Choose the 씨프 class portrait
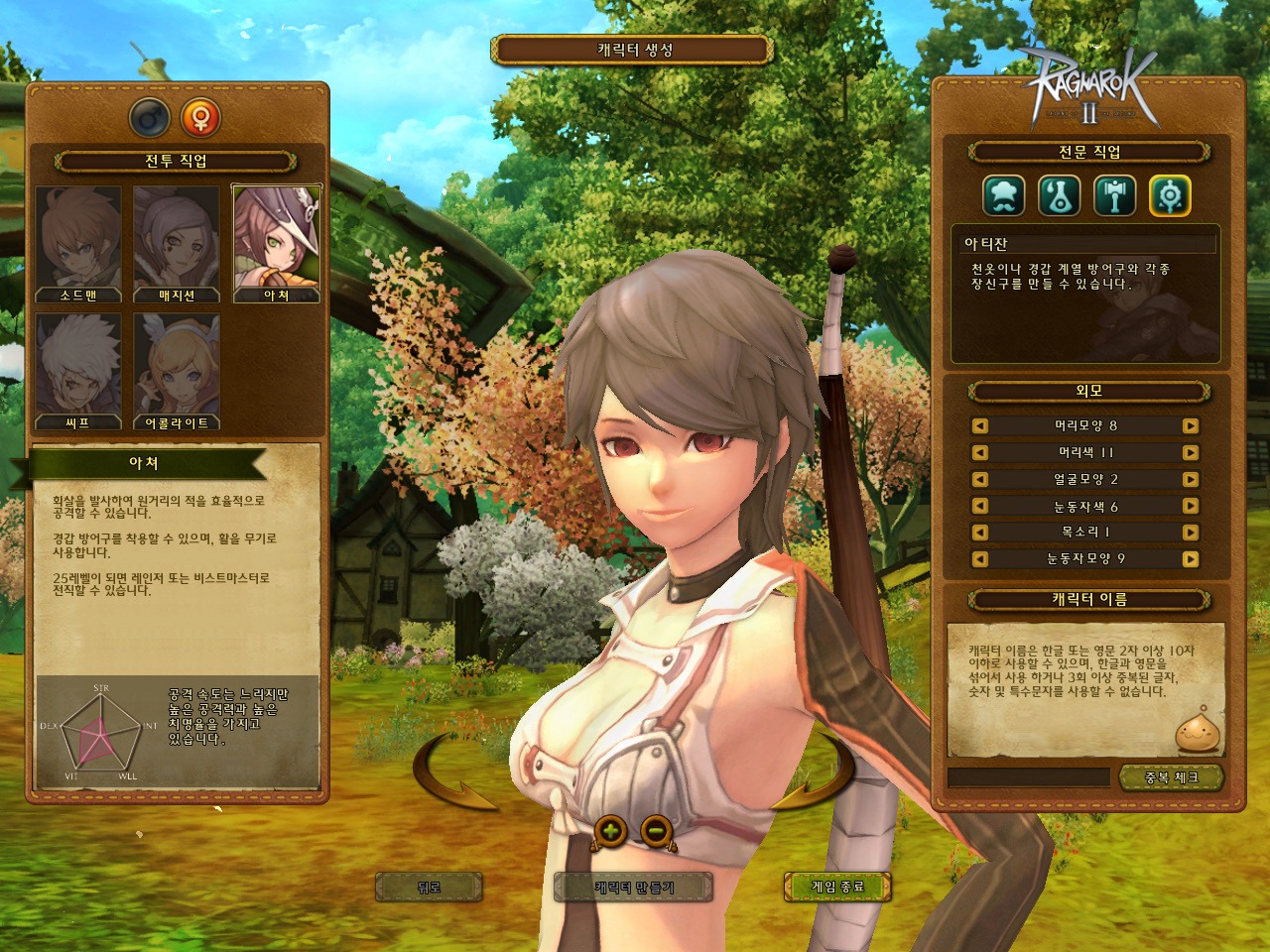This screenshot has height=952, width=1270. point(78,371)
